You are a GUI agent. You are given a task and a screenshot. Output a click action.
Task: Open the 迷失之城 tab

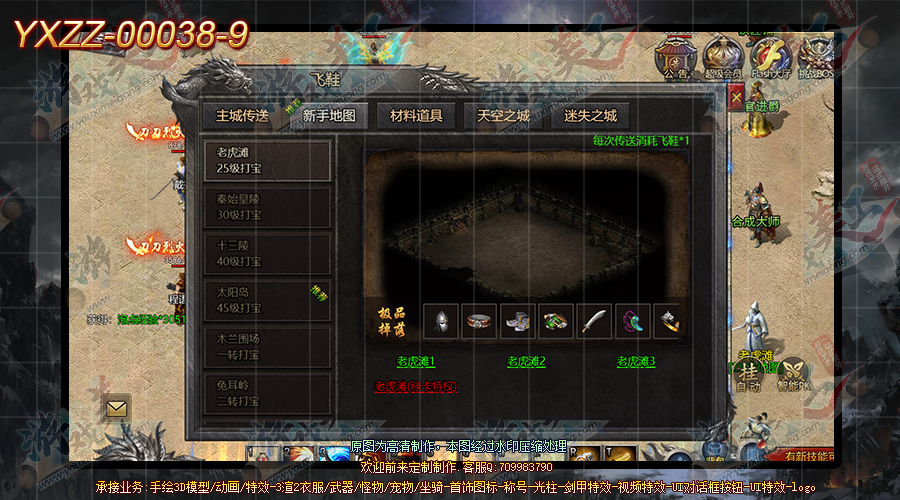click(590, 115)
